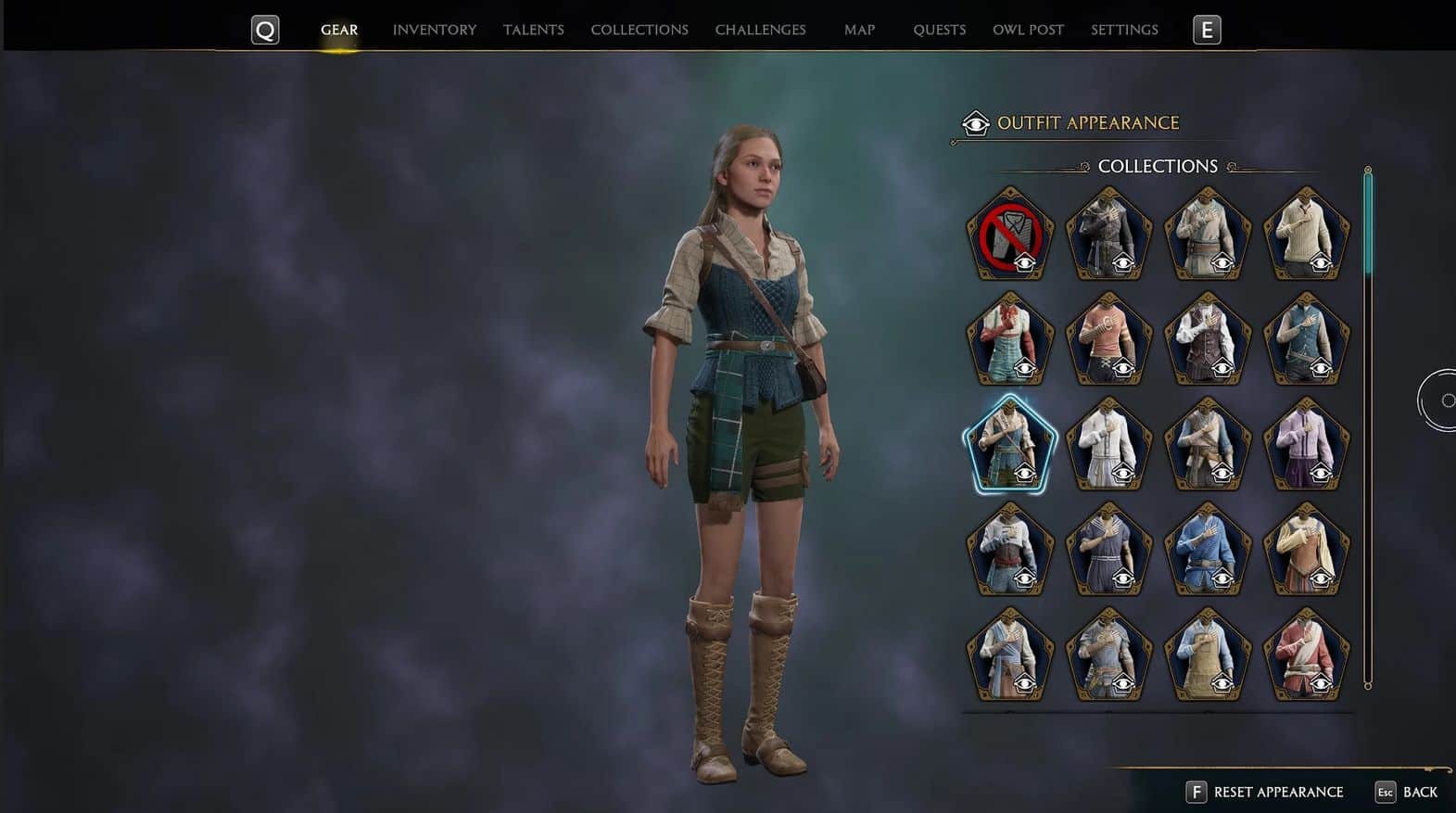Choose the white shirt with brown vest outfit
The width and height of the screenshot is (1456, 813).
(x=1208, y=339)
